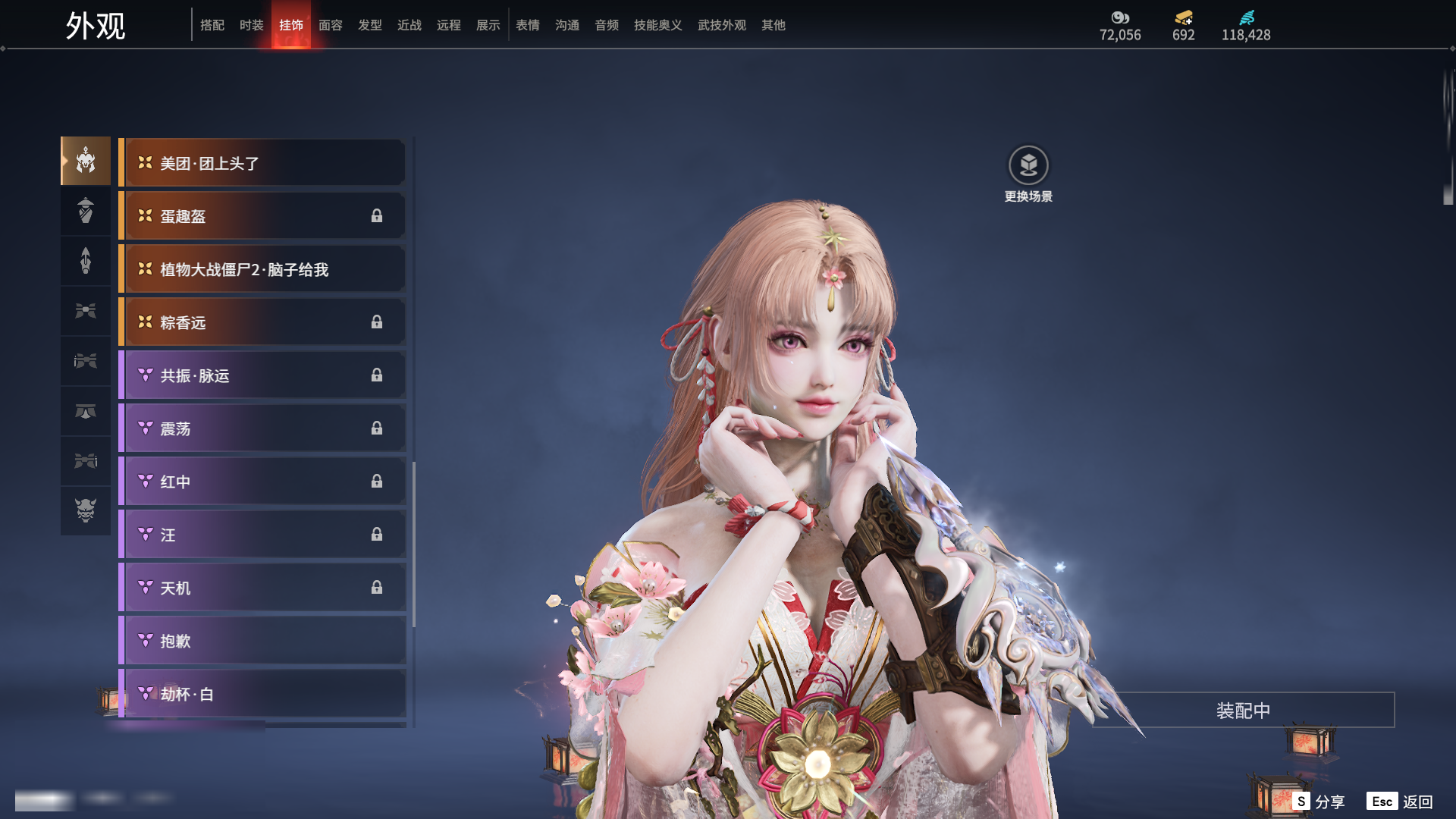
Task: Pick the 抱歉 accessory
Action: [x=262, y=641]
